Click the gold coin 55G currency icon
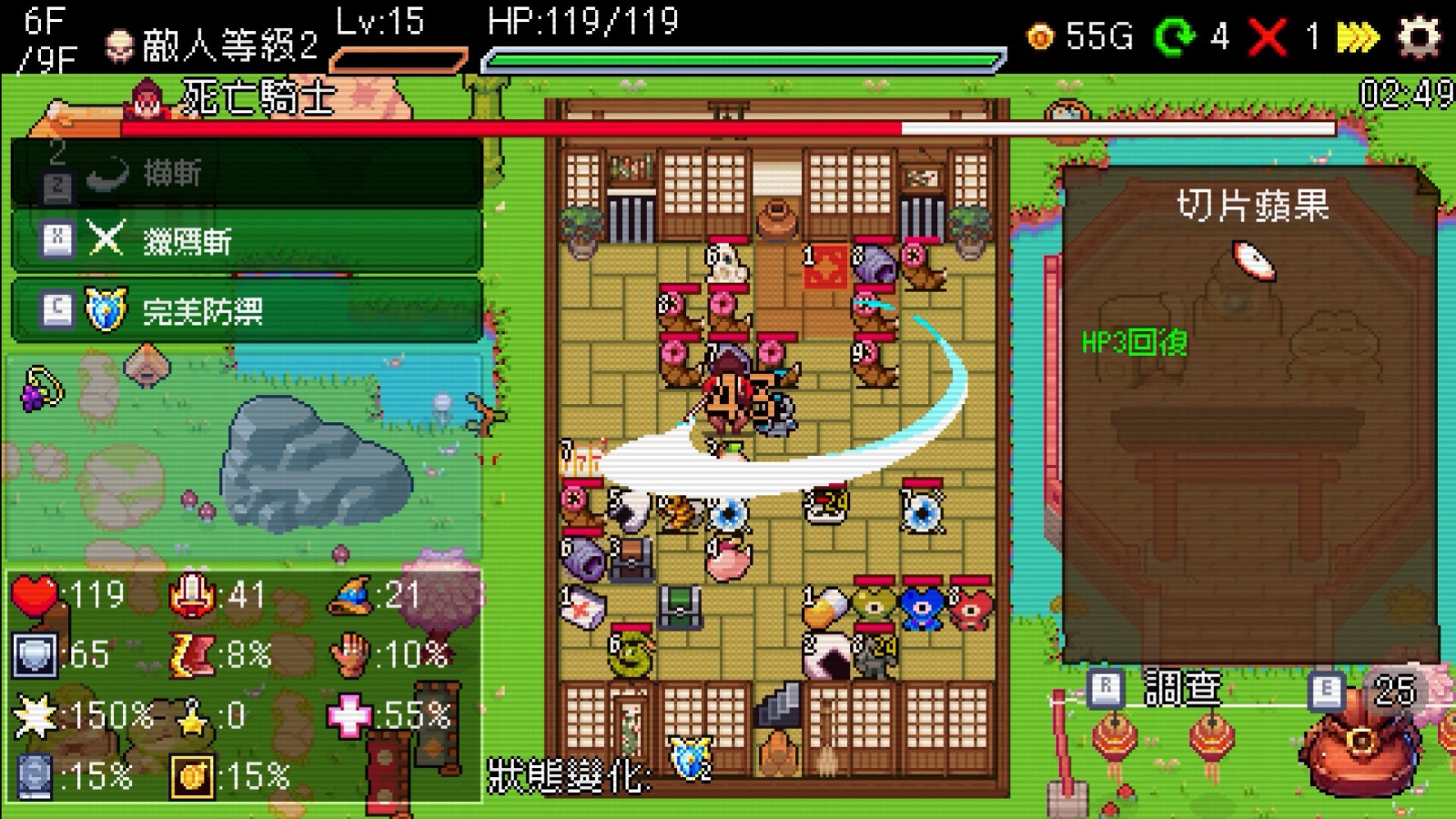The image size is (1456, 819). (1038, 36)
